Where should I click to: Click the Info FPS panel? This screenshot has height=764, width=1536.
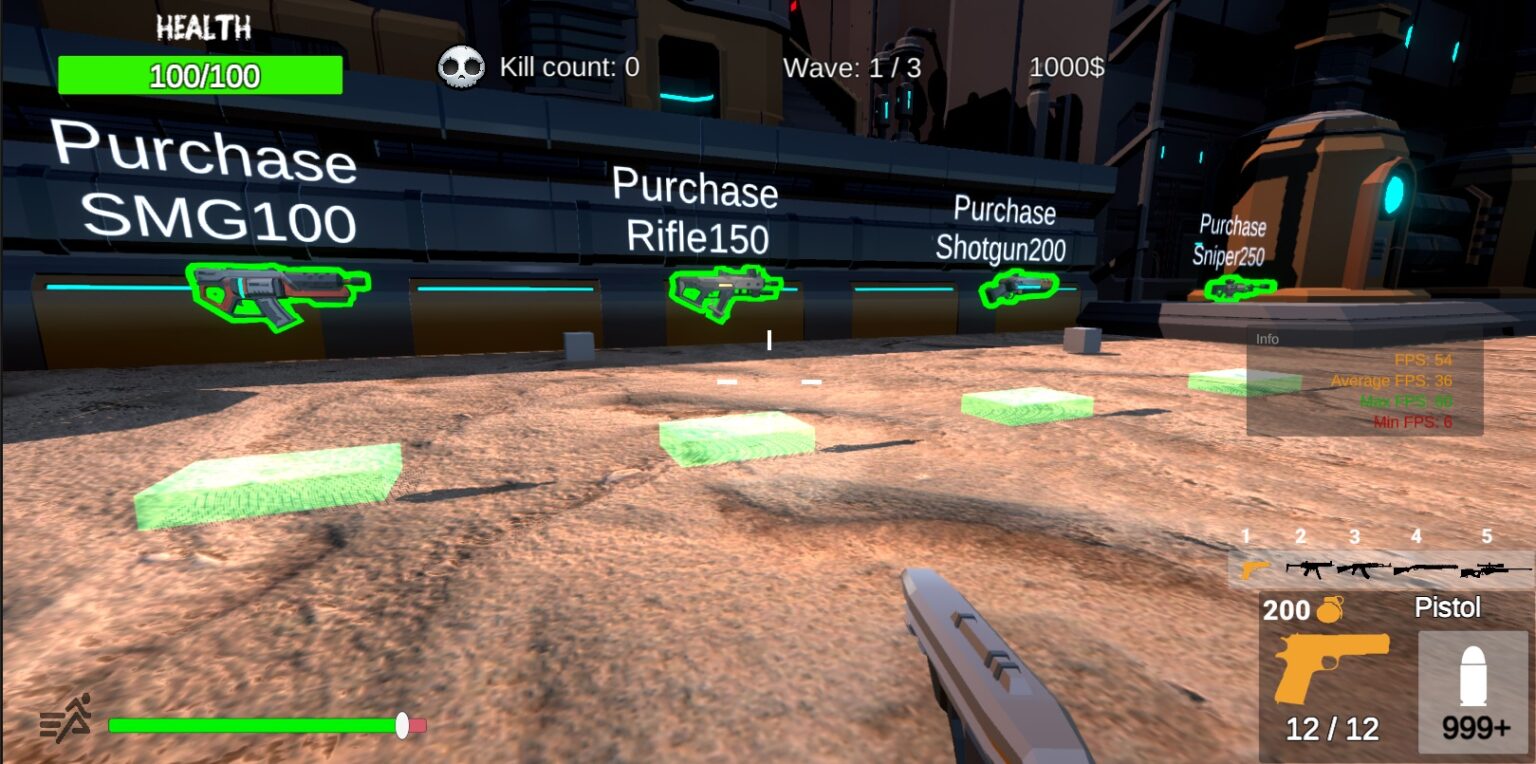click(x=1364, y=382)
